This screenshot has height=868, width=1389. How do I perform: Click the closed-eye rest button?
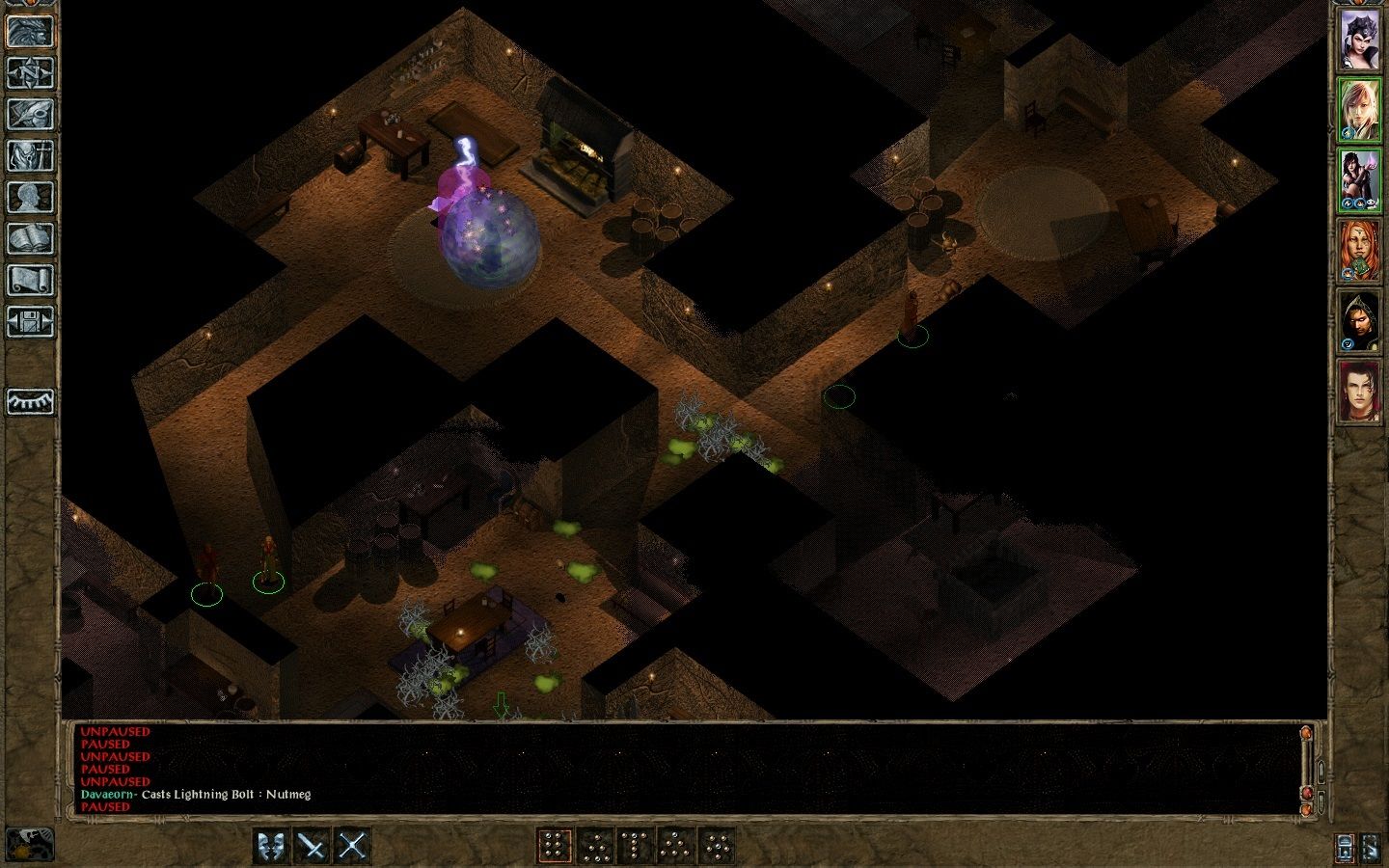30,401
